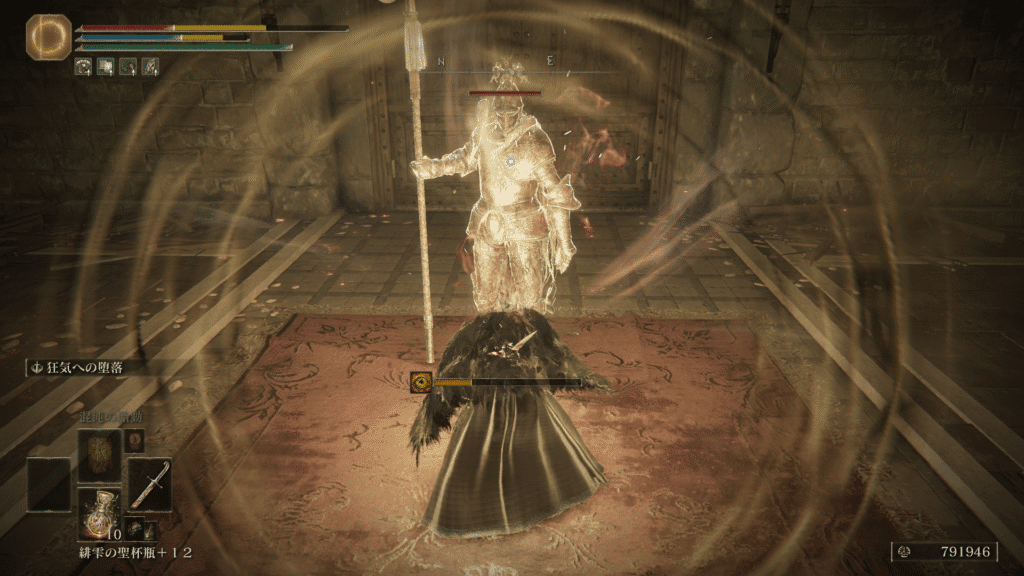Click the glowing Great Rune octagon icon
Screen dimensions: 1024x576
[x=43, y=37]
